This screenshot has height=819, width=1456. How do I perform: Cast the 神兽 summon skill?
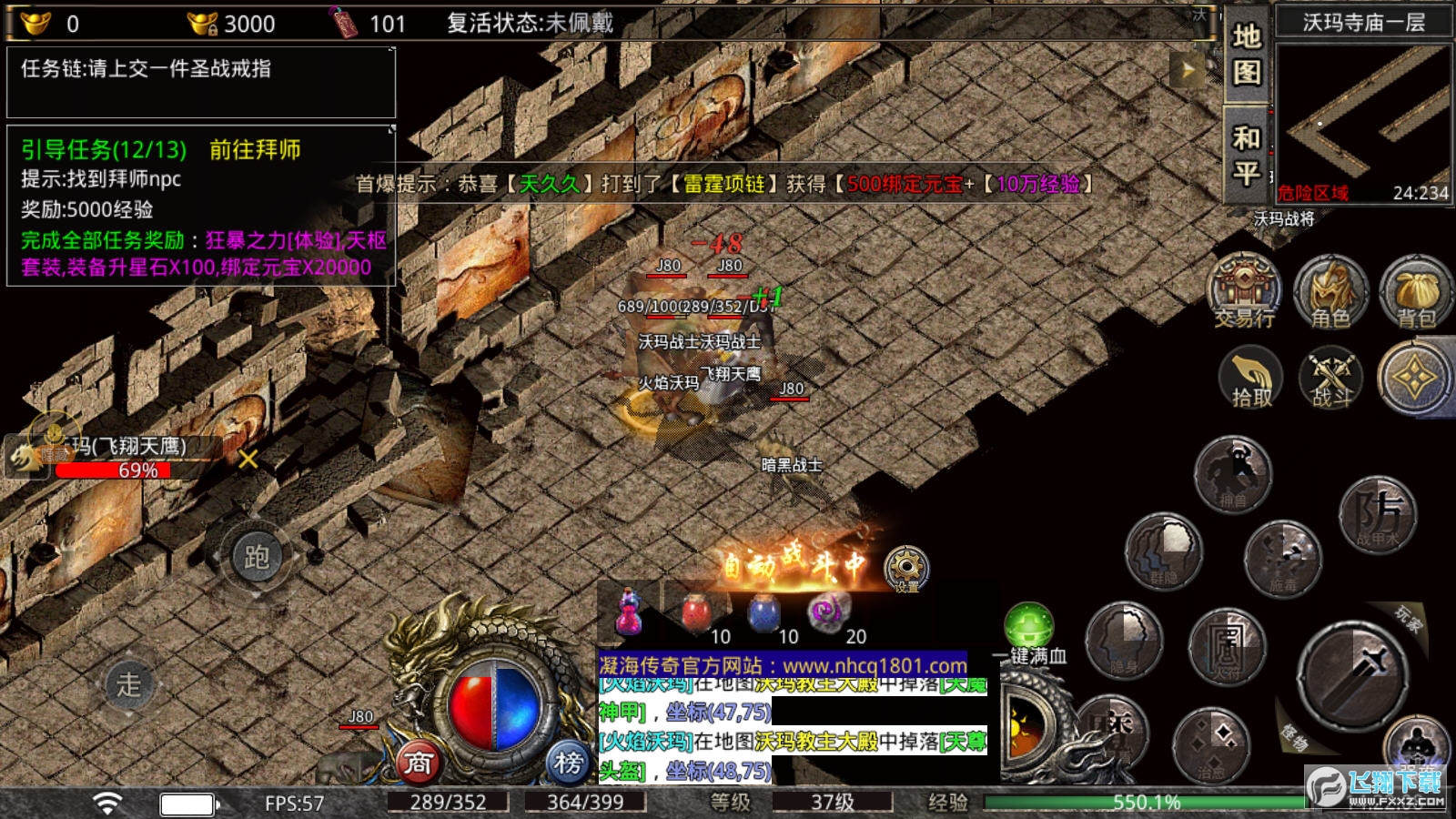coord(1233,473)
